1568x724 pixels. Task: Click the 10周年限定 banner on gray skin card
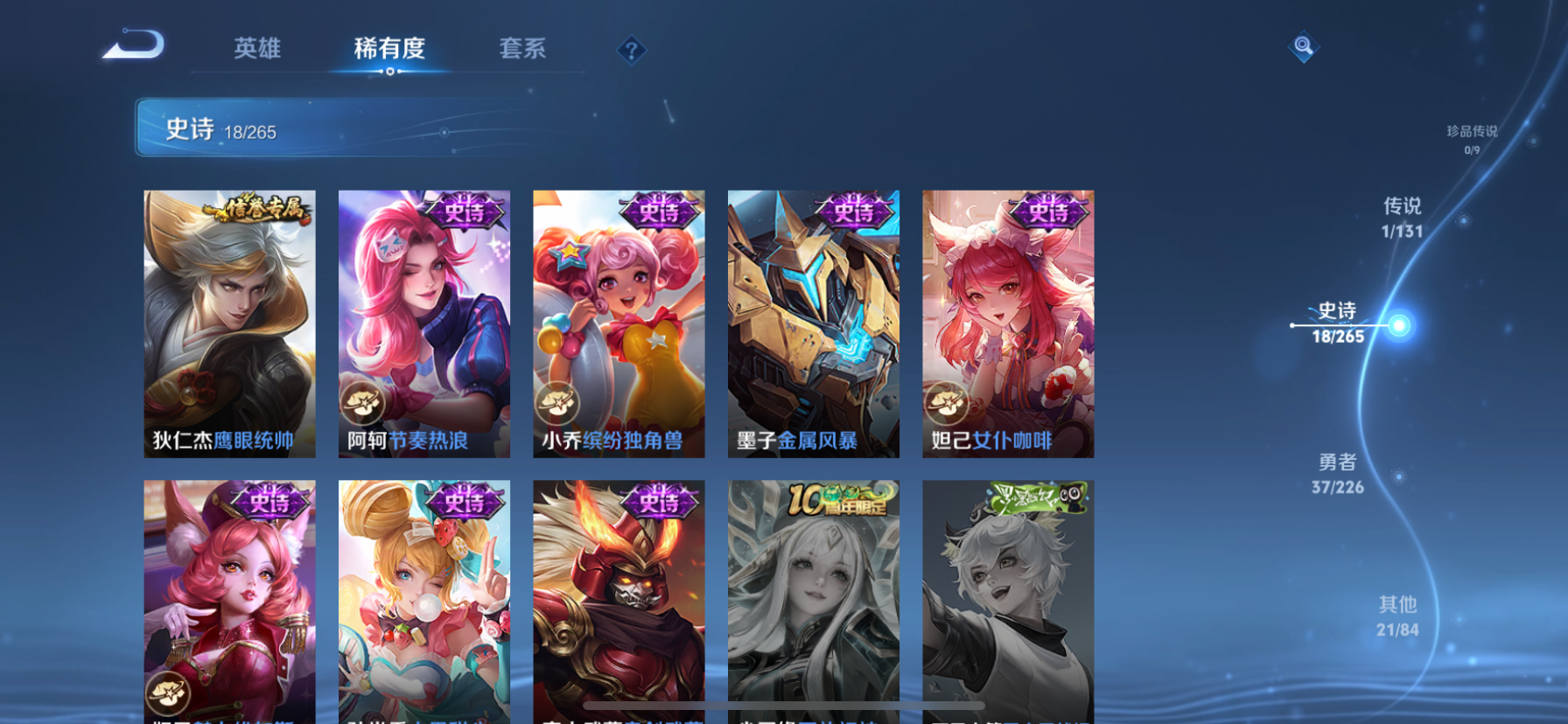(841, 500)
